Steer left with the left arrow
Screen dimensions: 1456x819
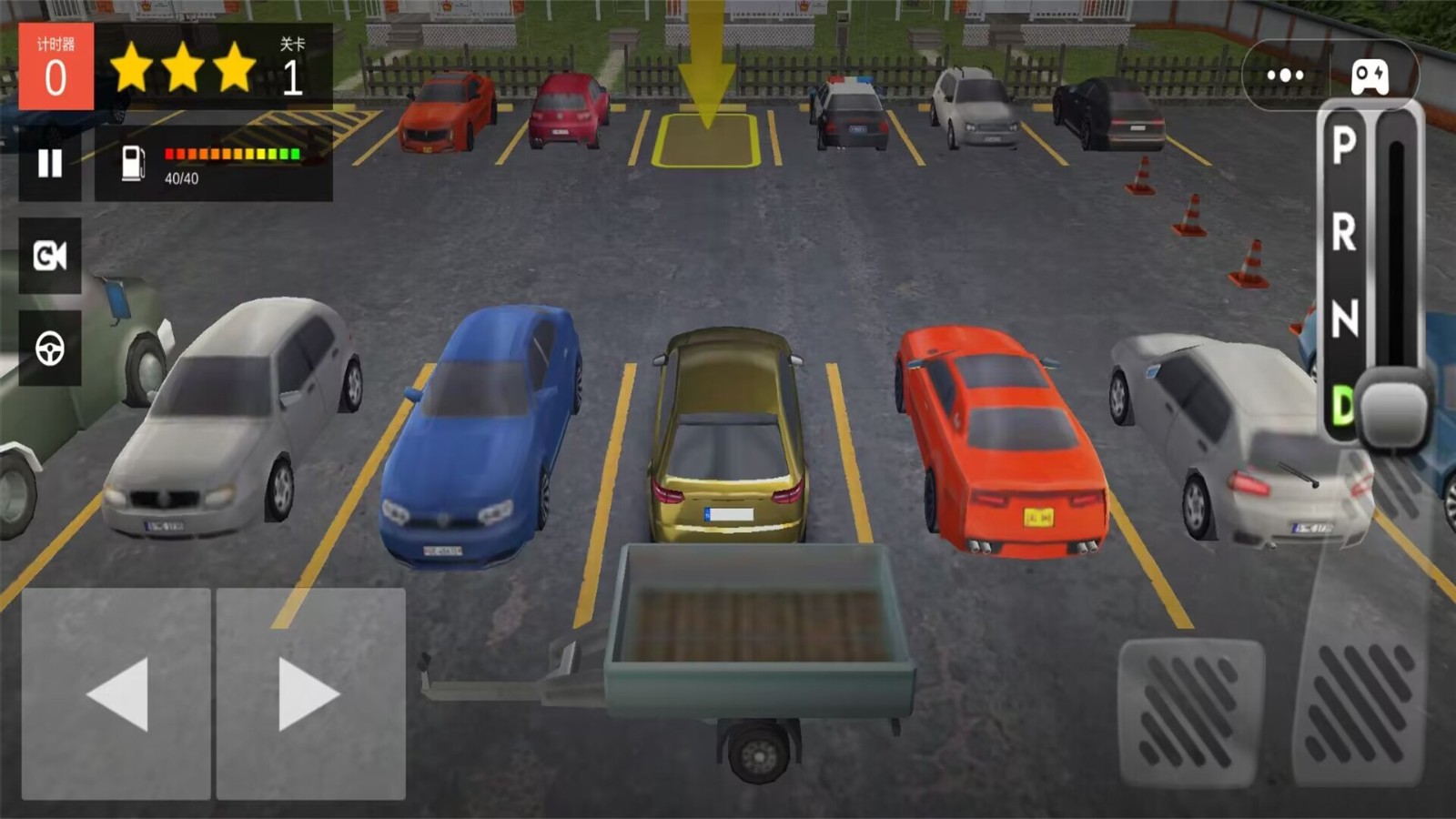coord(116,694)
